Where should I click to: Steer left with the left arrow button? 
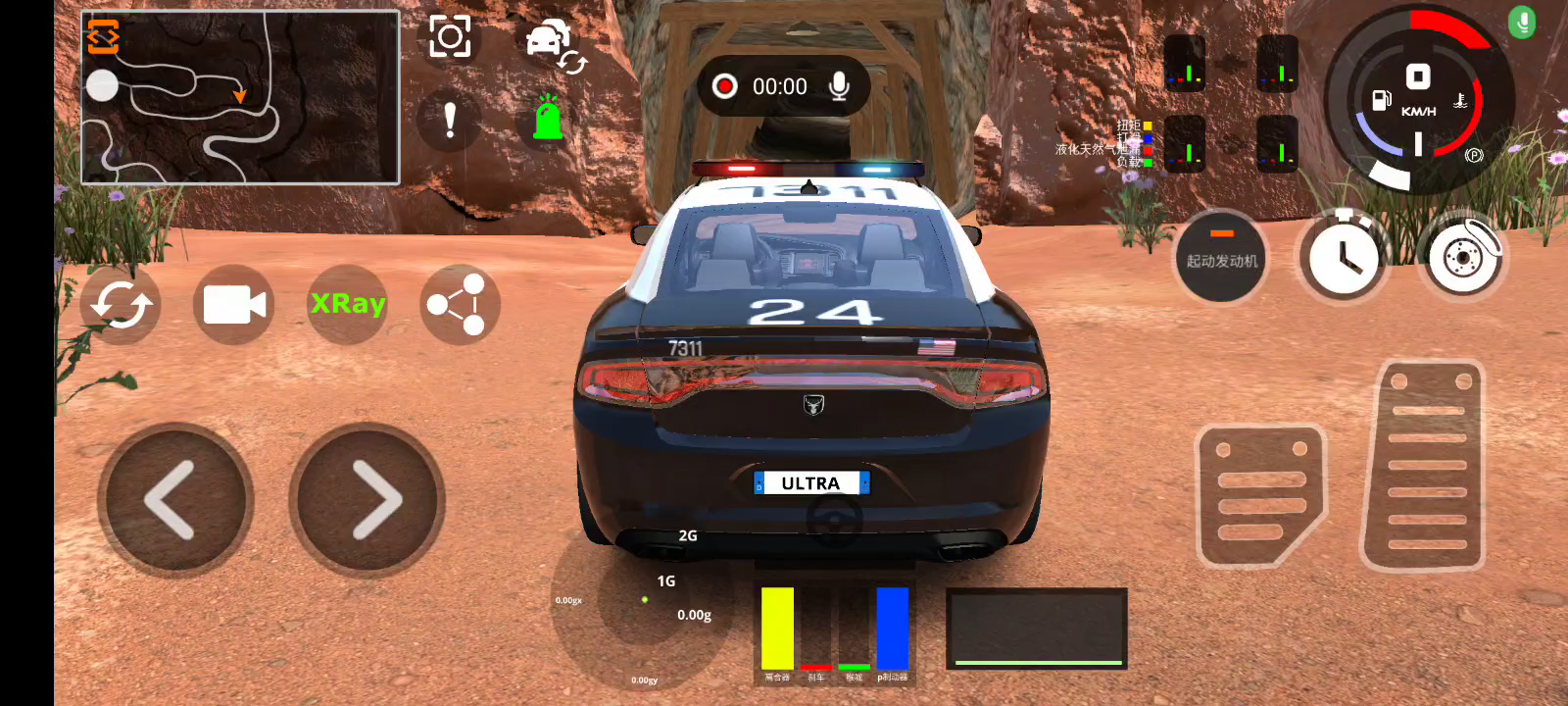pyautogui.click(x=173, y=499)
